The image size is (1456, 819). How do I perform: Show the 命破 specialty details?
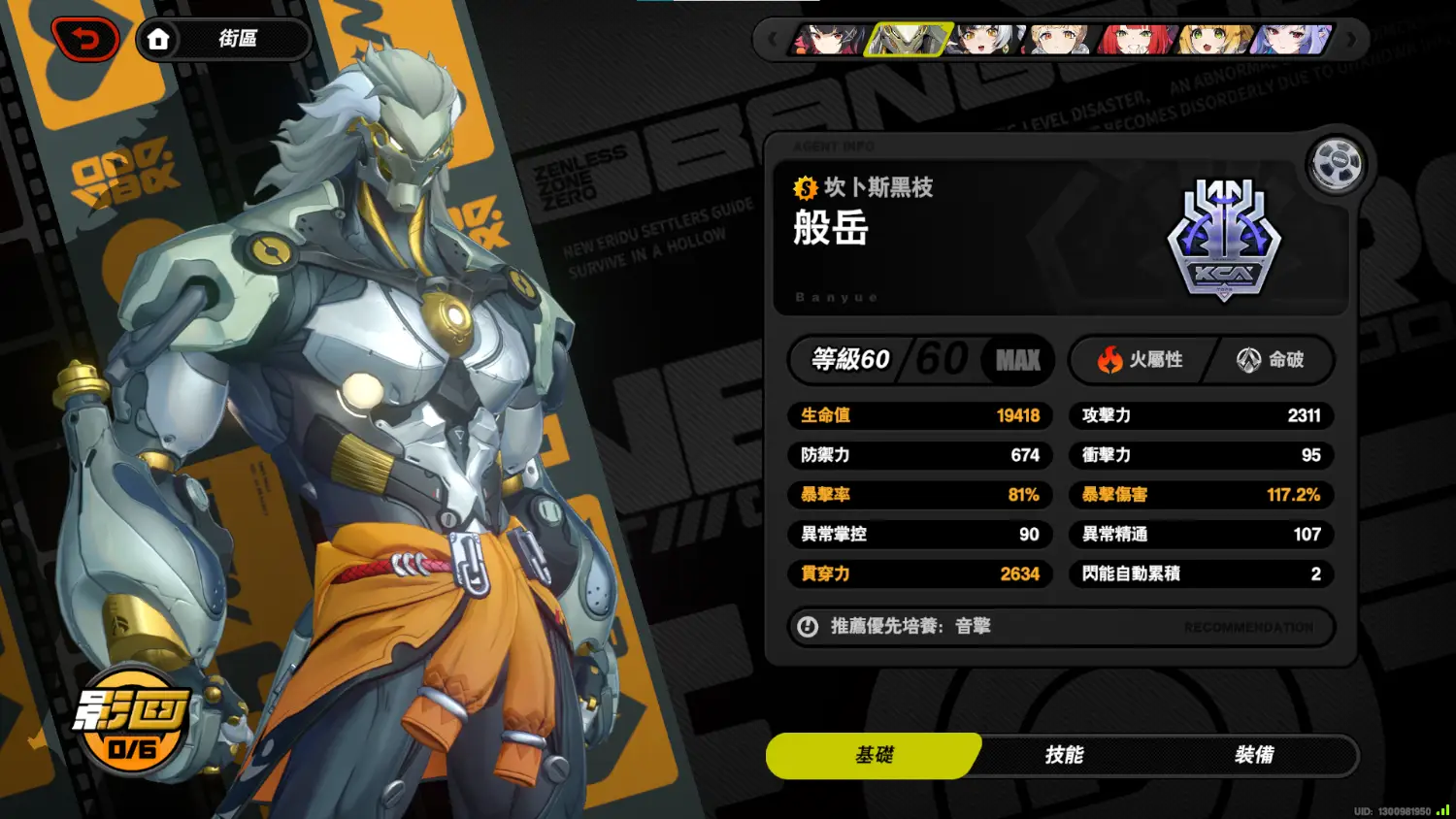[x=1271, y=360]
